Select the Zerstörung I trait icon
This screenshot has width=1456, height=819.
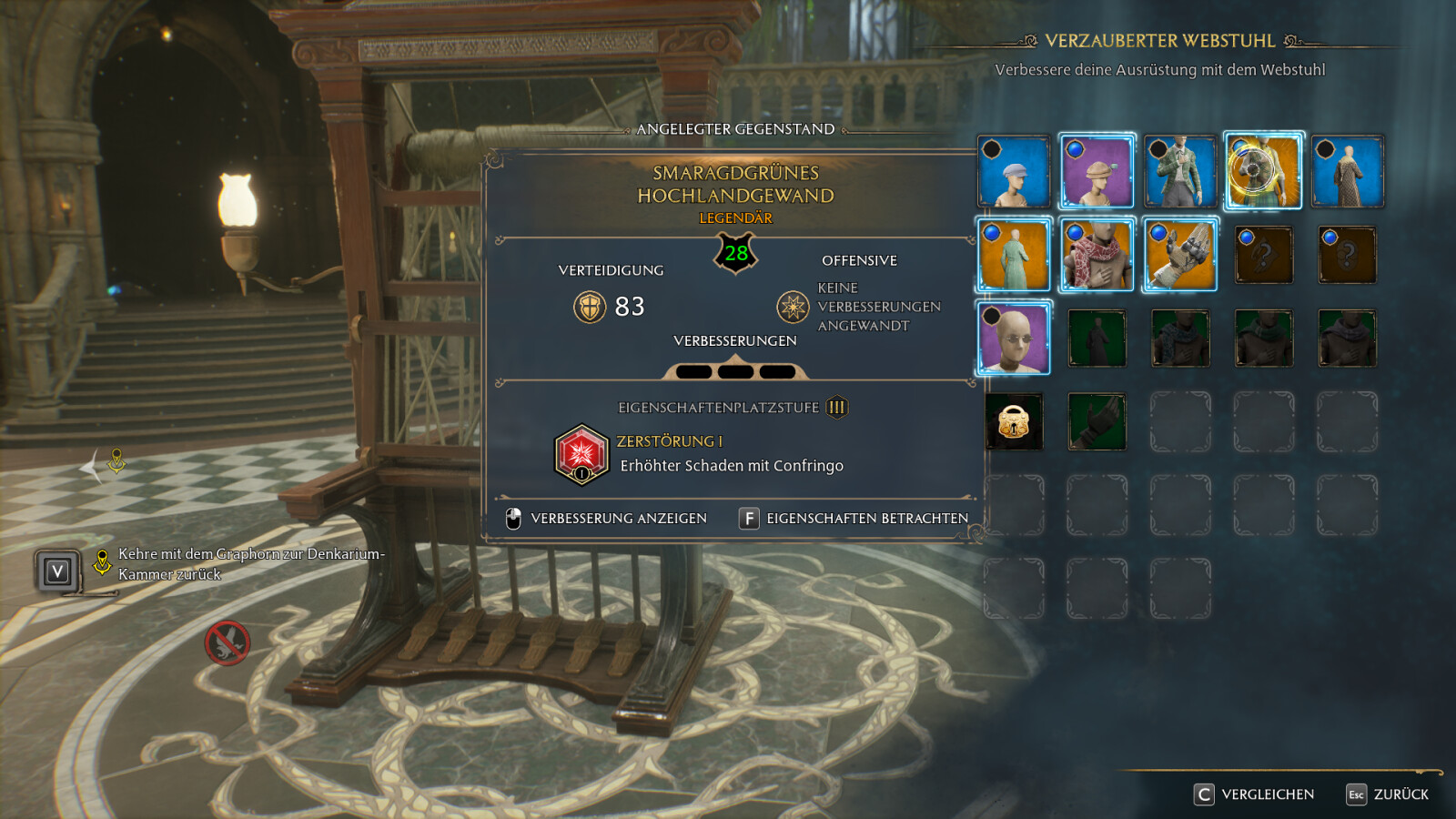[581, 453]
